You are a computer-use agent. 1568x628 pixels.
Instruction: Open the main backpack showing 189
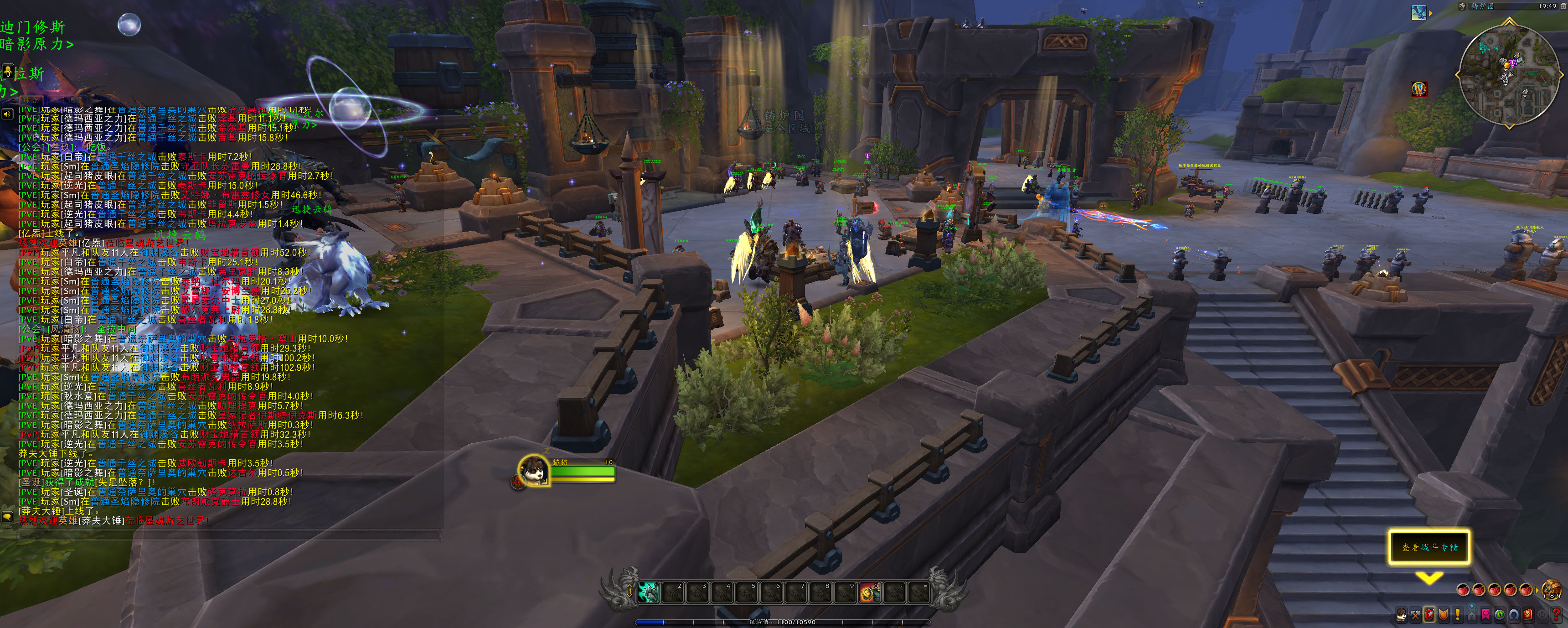1551,590
